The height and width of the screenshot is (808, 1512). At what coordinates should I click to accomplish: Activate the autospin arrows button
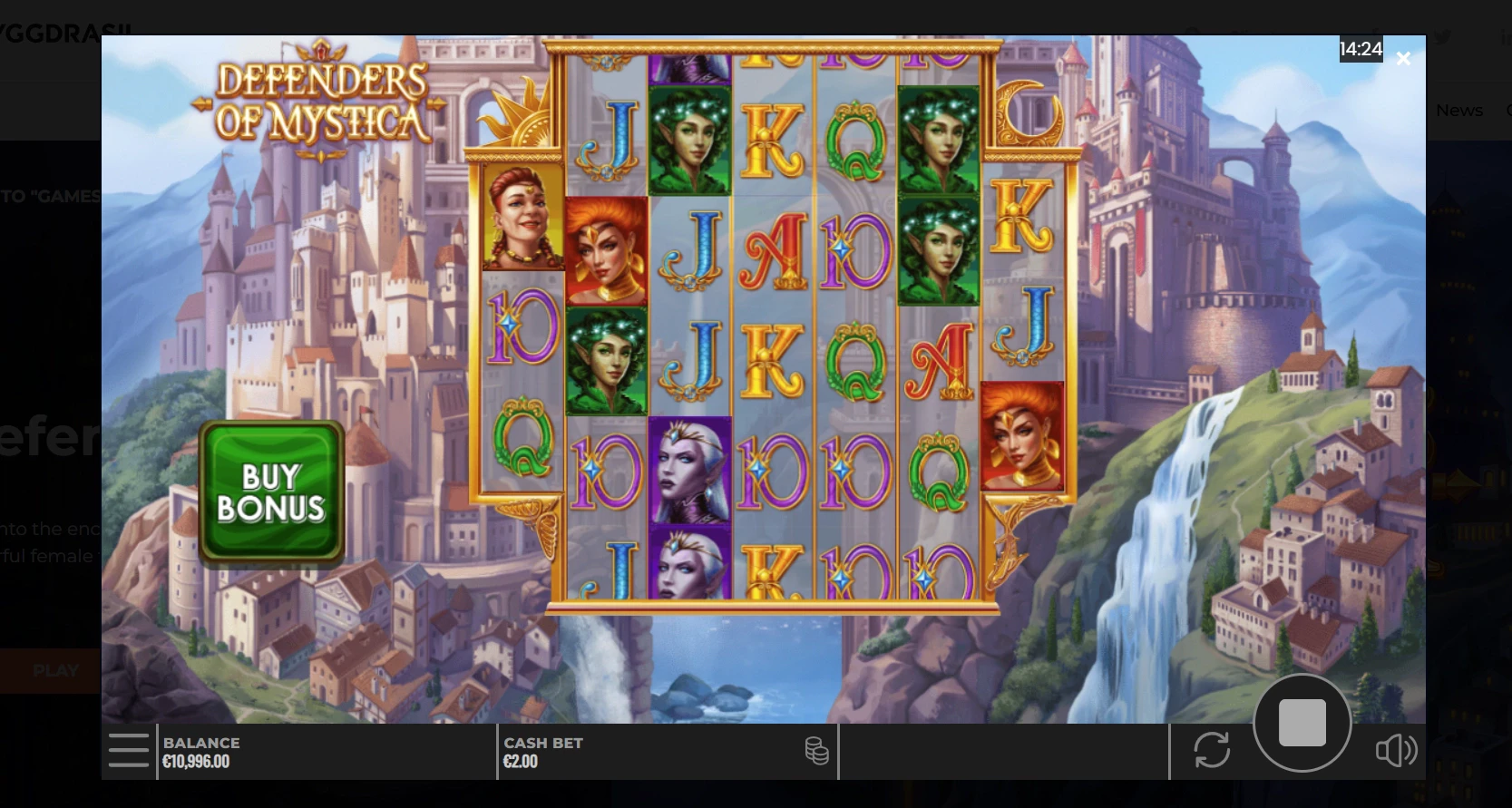(x=1212, y=750)
